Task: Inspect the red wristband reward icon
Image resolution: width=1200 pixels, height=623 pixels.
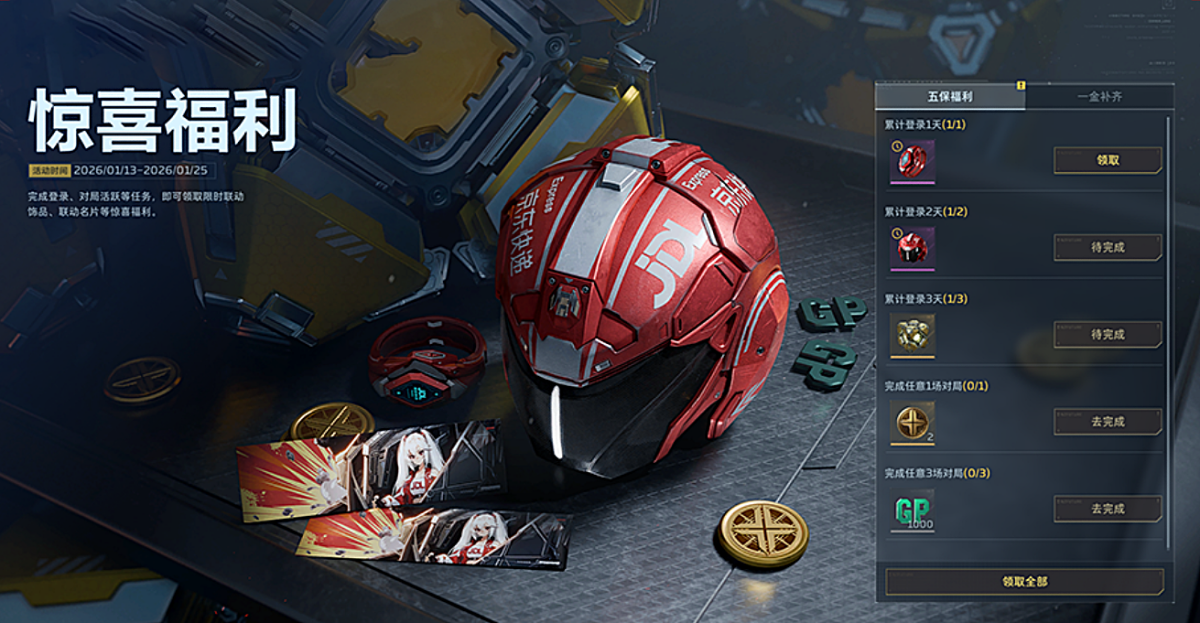Action: [x=912, y=160]
